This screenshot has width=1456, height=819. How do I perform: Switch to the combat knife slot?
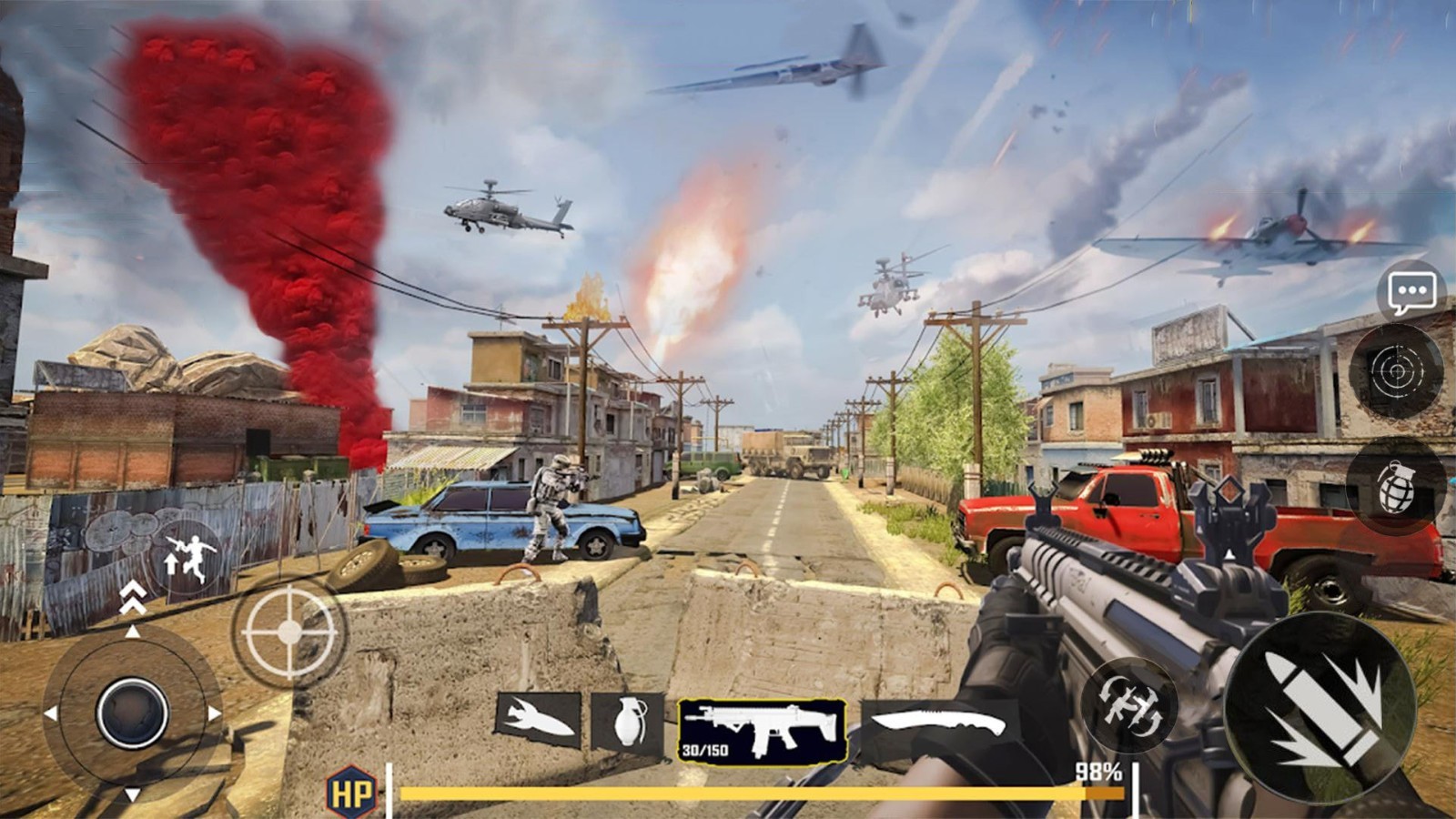pyautogui.click(x=938, y=725)
